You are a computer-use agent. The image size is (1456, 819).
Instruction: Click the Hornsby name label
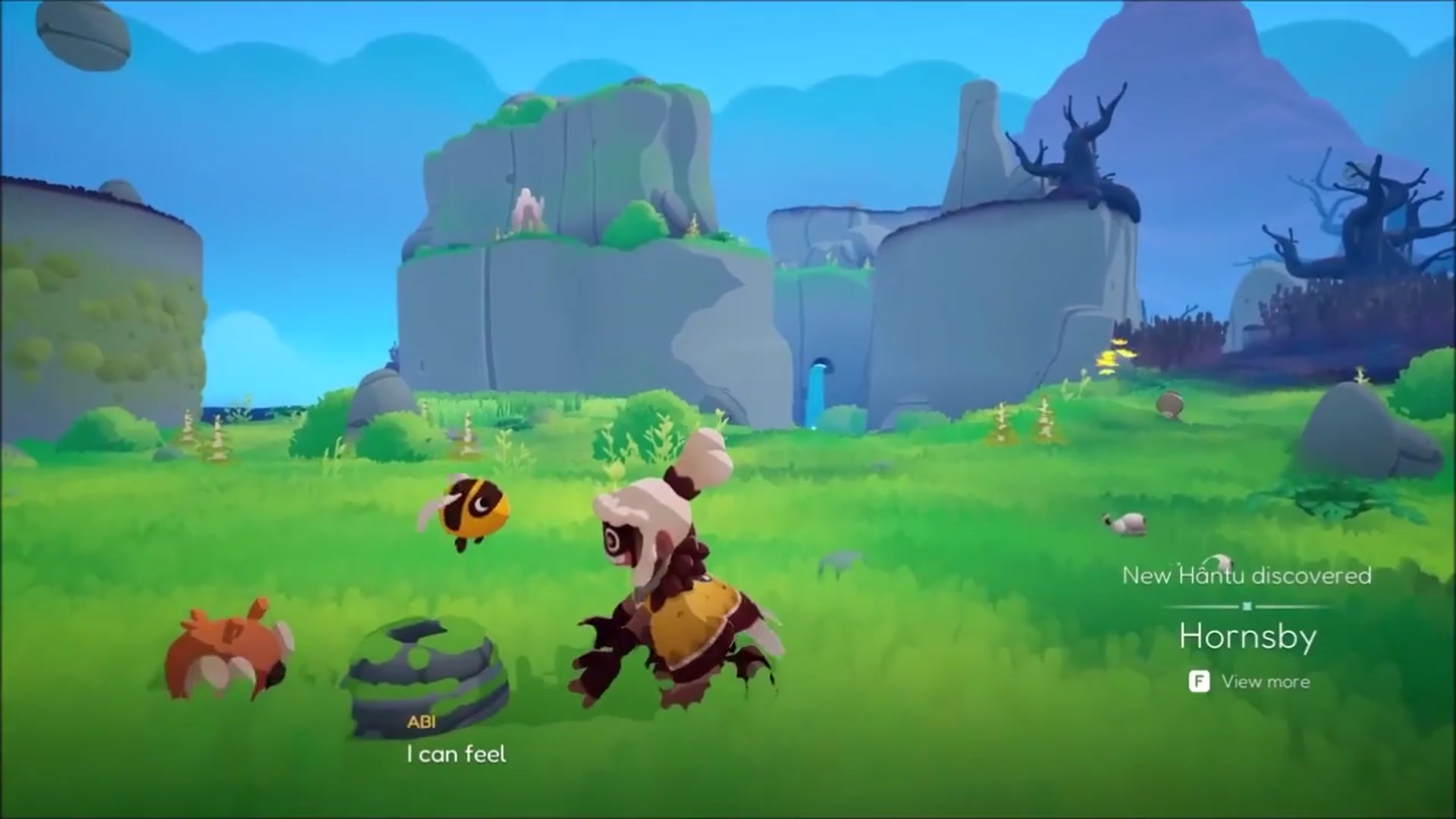(1247, 637)
